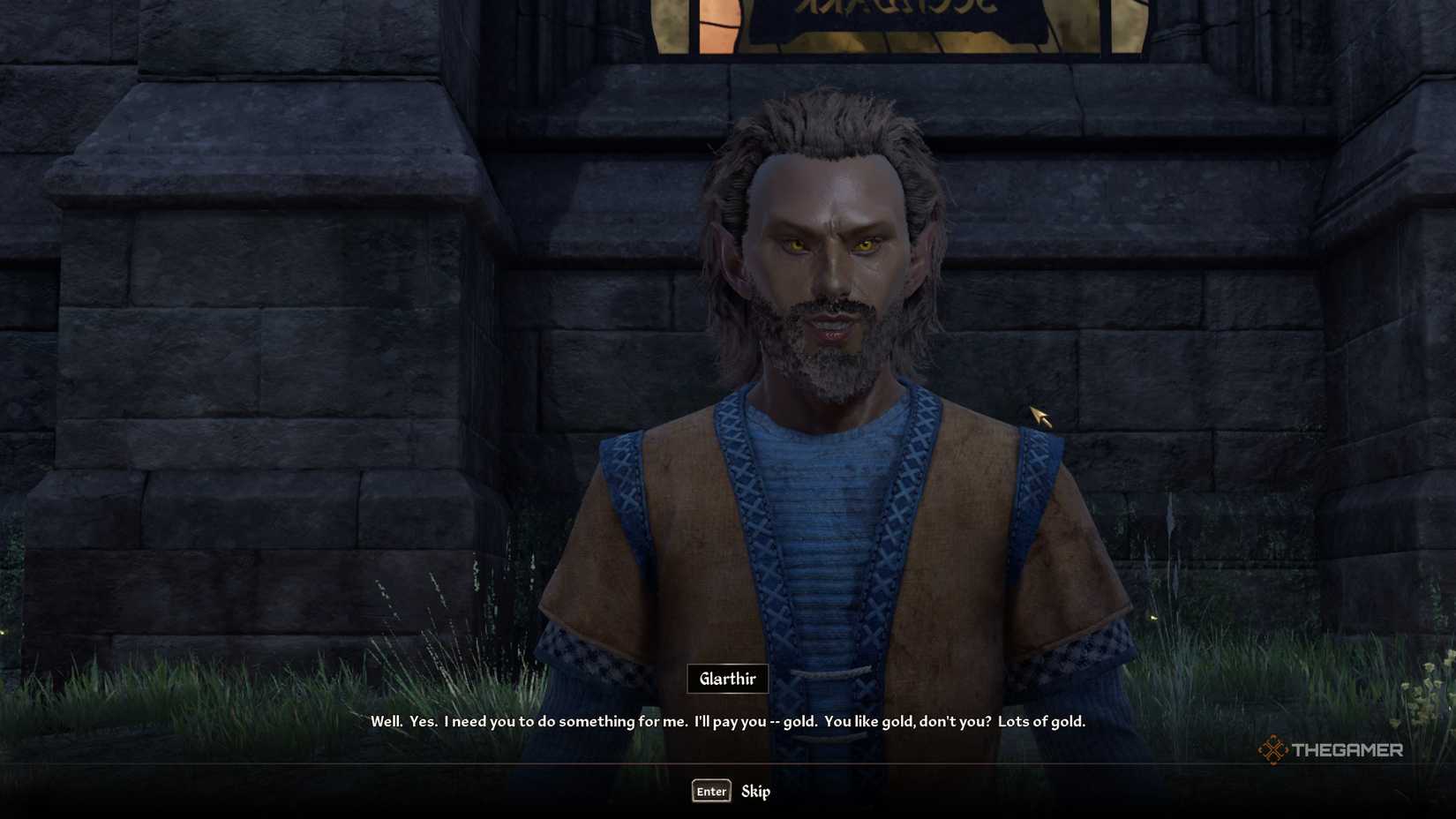Click the Enter keycap to advance speech

[711, 792]
